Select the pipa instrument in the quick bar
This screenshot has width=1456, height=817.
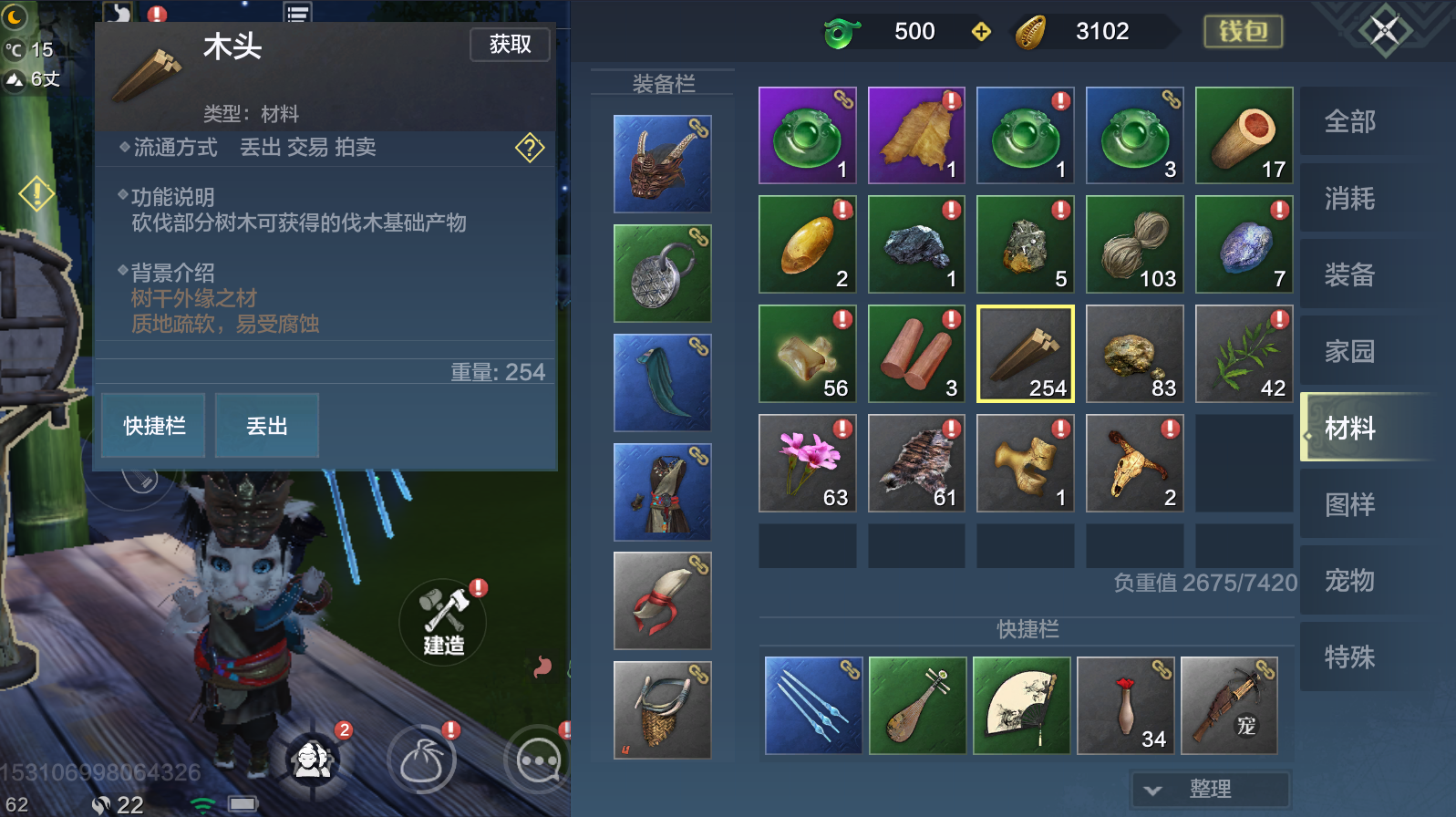pyautogui.click(x=916, y=705)
